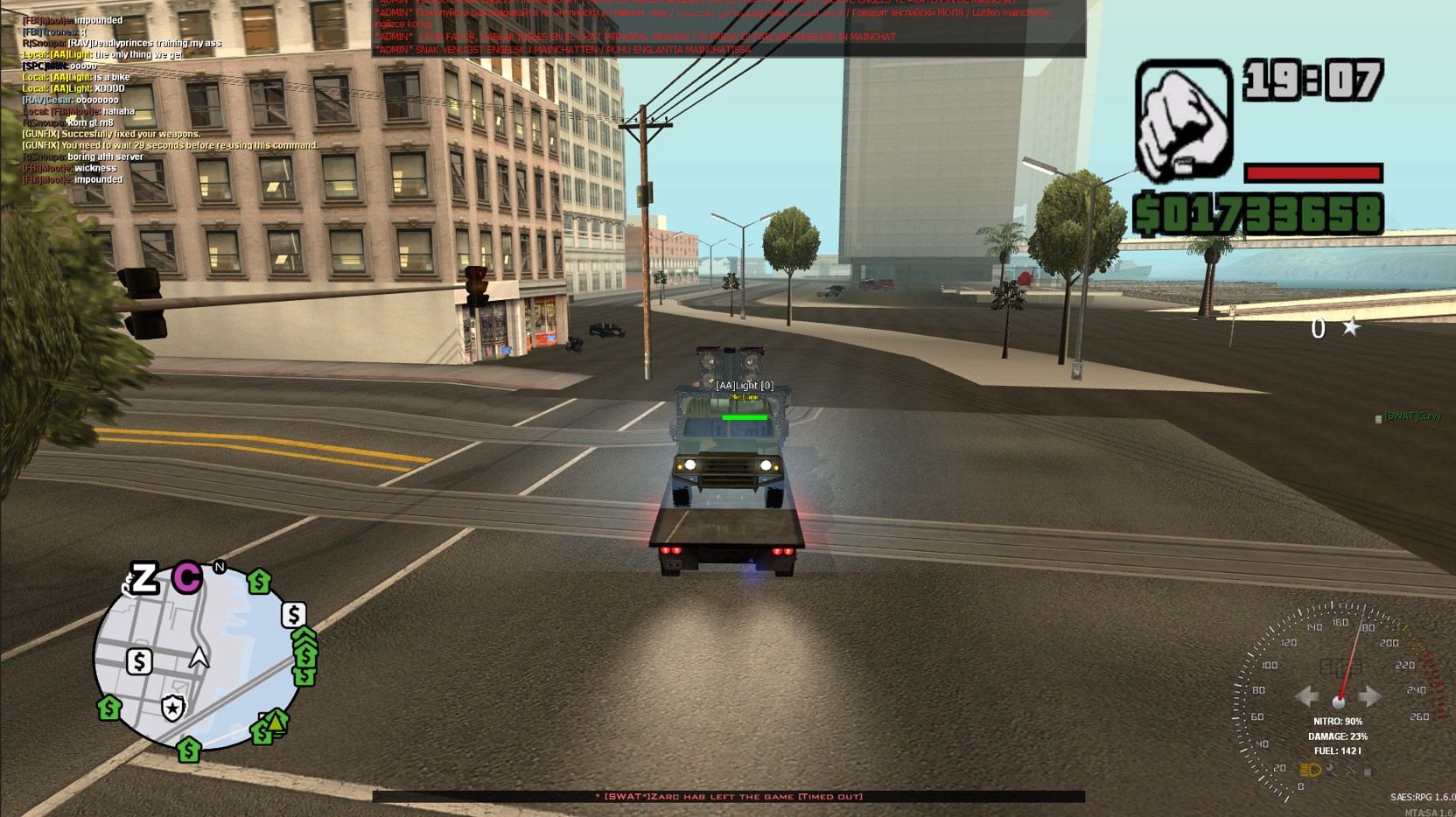Click the fist weapon icon
Screen dimensions: 1456x817
pyautogui.click(x=1183, y=120)
